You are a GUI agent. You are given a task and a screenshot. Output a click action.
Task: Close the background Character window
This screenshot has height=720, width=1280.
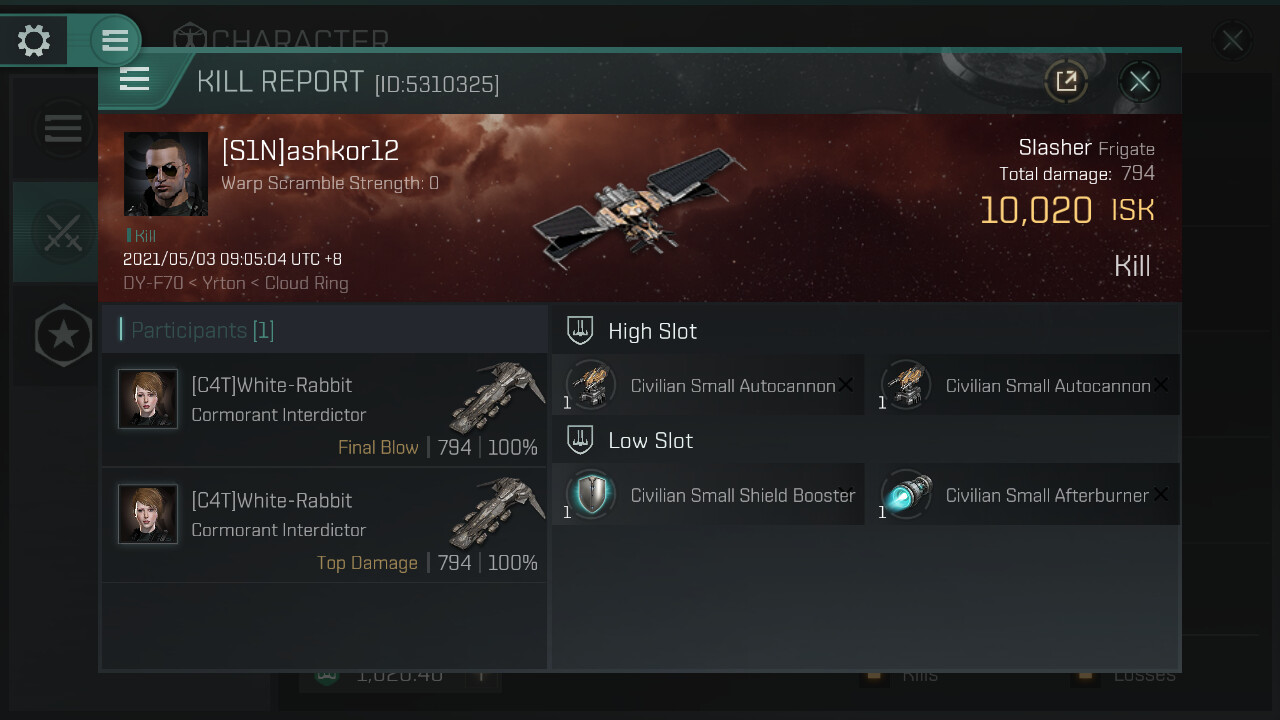pos(1232,41)
